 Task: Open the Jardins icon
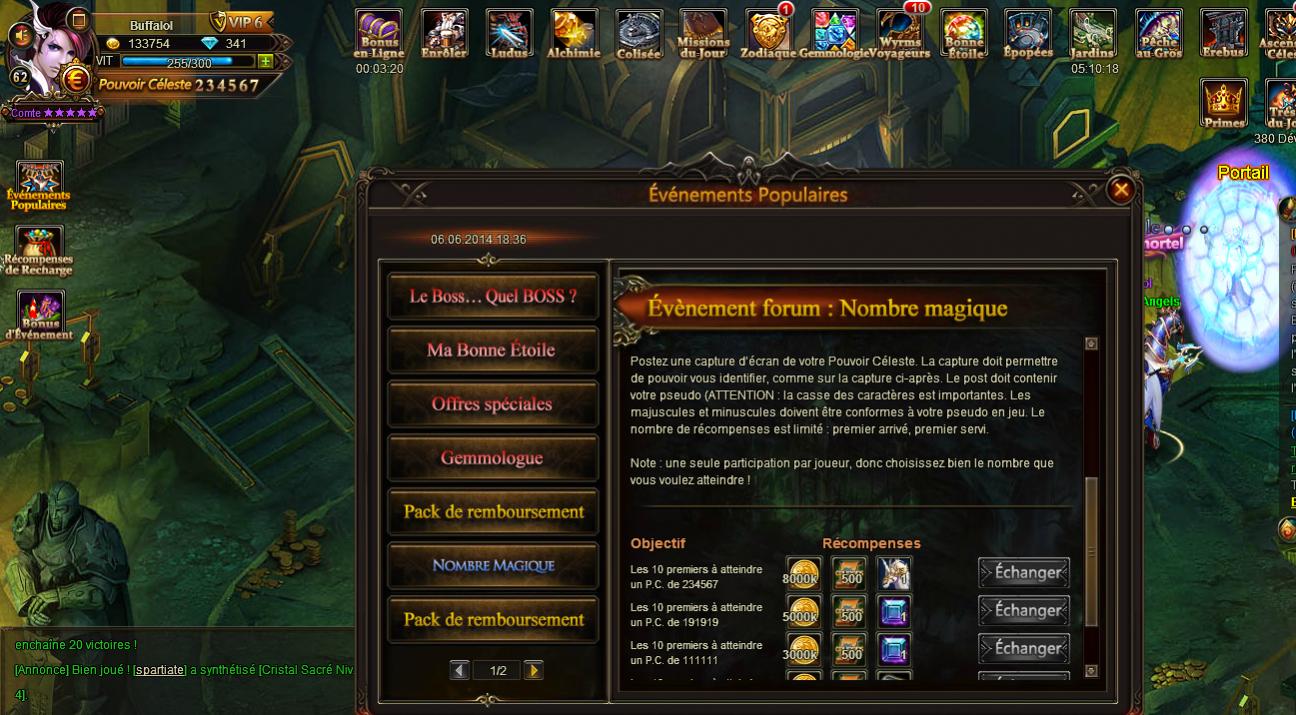tap(1093, 33)
